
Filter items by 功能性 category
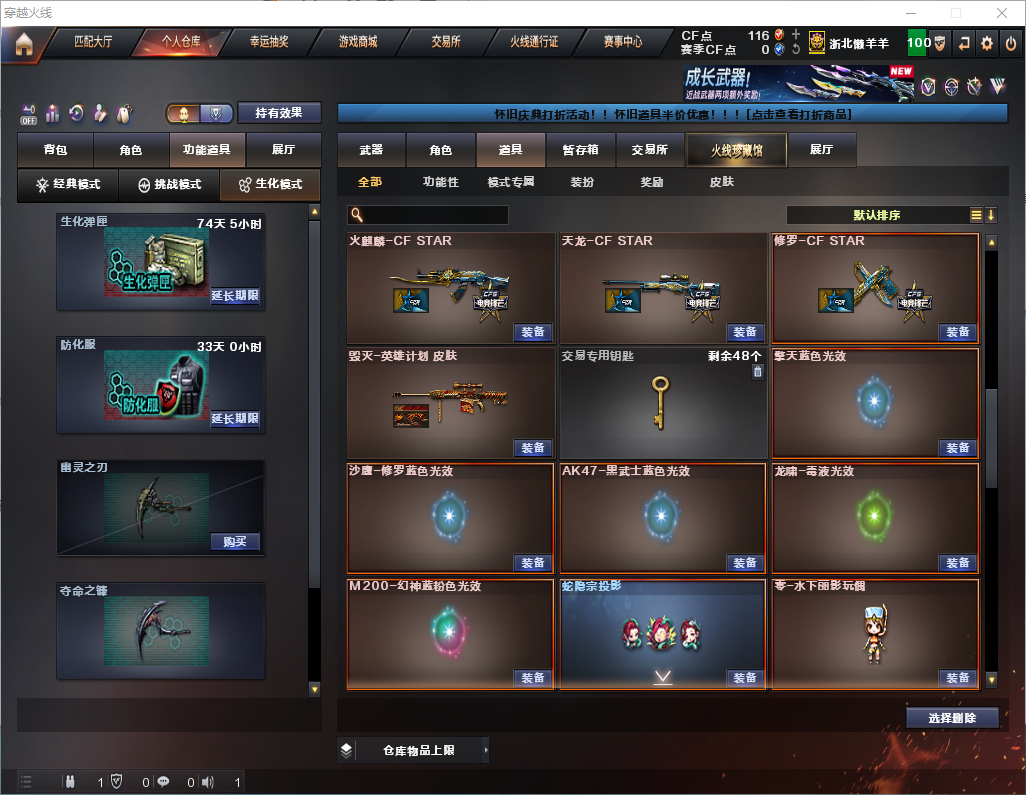click(440, 182)
